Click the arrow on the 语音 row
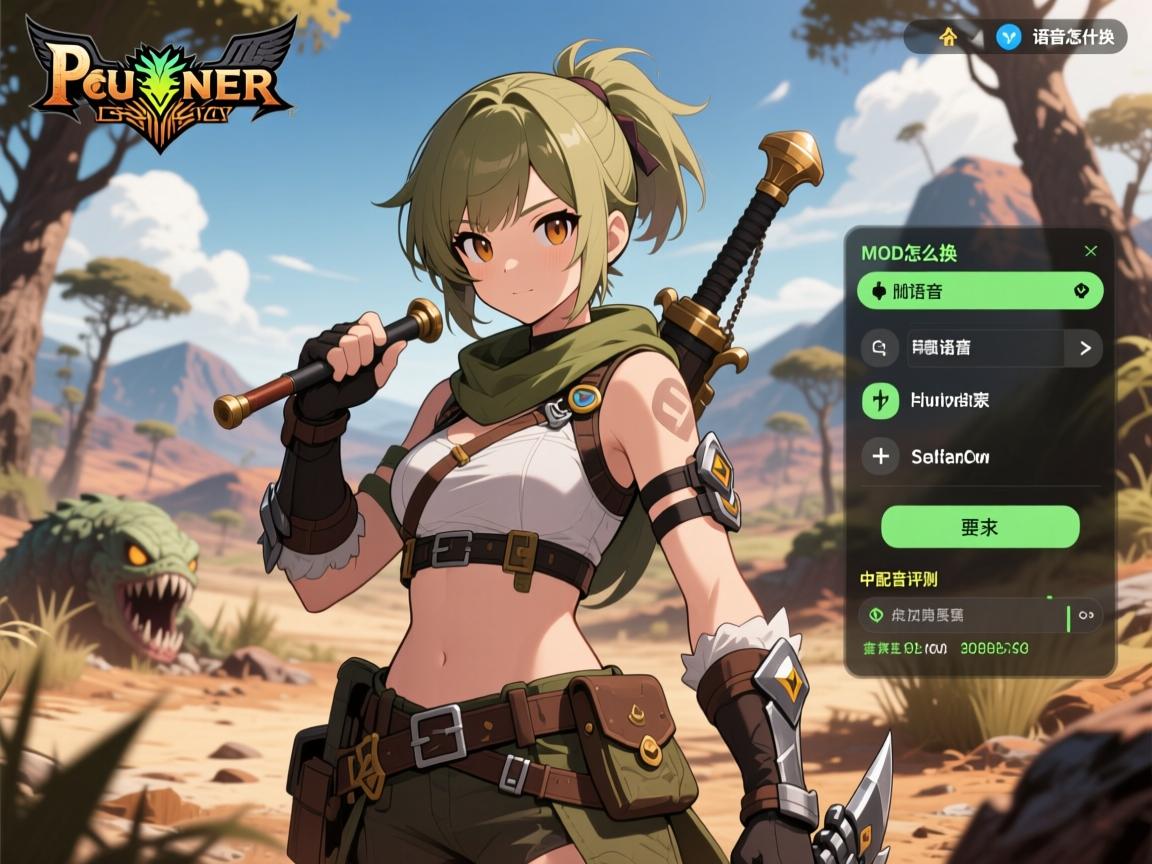1152x864 pixels. [1084, 348]
